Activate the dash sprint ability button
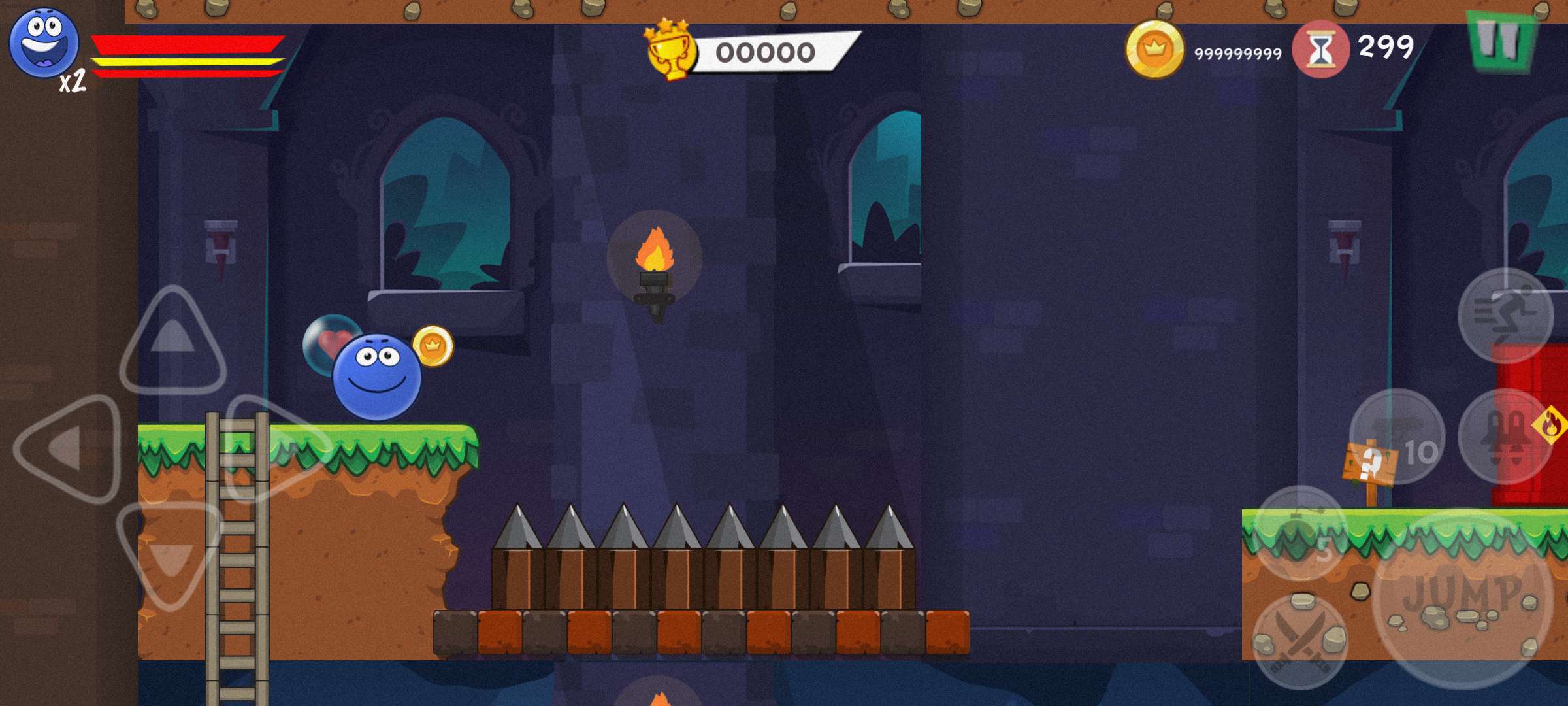This screenshot has width=1568, height=706. tap(1505, 316)
